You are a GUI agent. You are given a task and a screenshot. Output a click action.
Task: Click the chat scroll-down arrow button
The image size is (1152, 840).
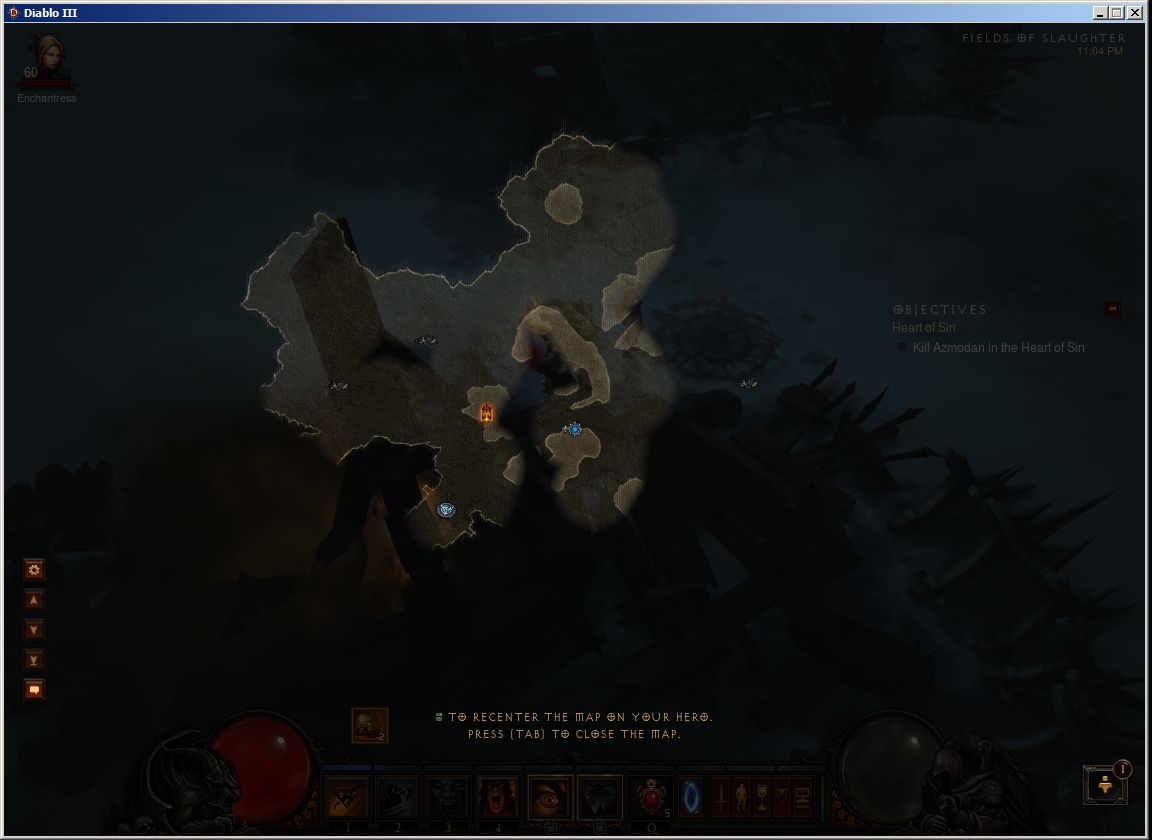coord(34,630)
